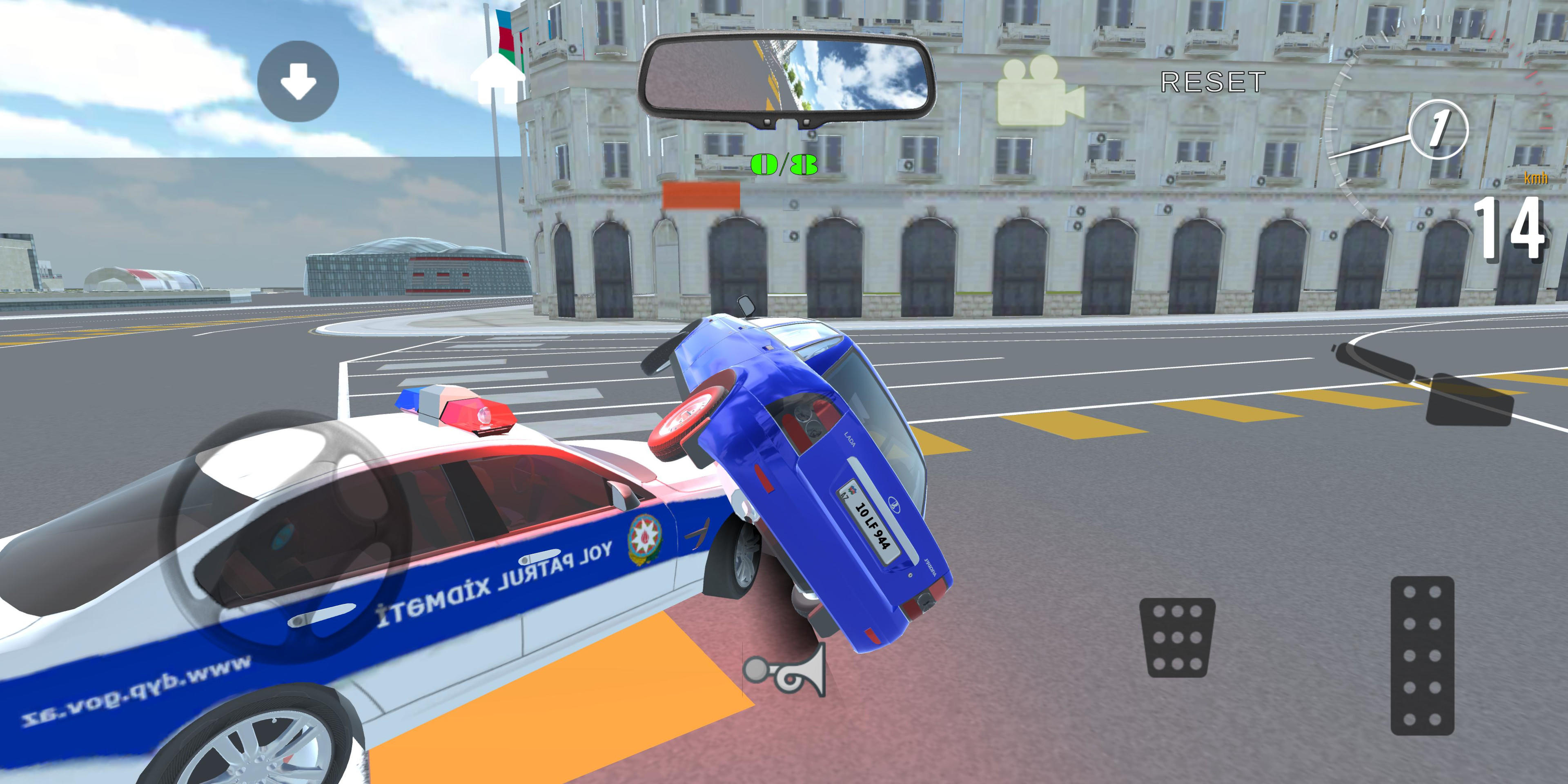Tap the 0/8 mission counter
The height and width of the screenshot is (784, 1568).
pyautogui.click(x=785, y=164)
